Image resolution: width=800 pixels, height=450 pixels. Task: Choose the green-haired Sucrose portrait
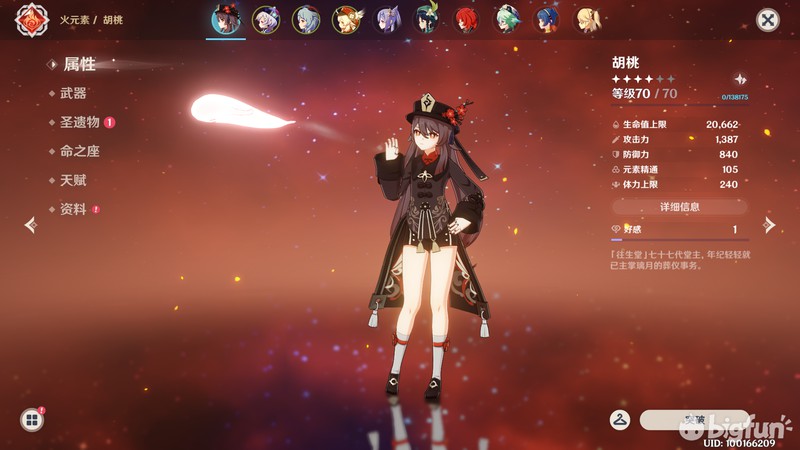click(x=507, y=20)
